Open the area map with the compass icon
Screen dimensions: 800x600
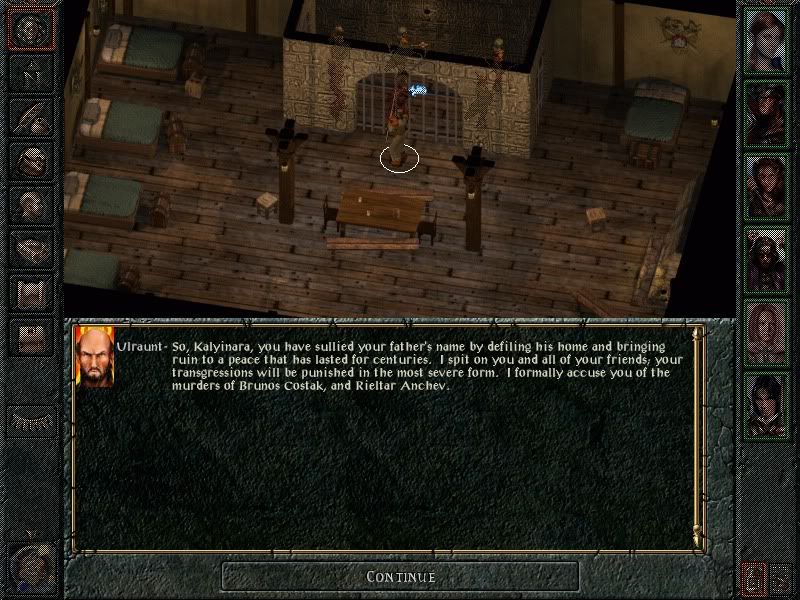(31, 73)
